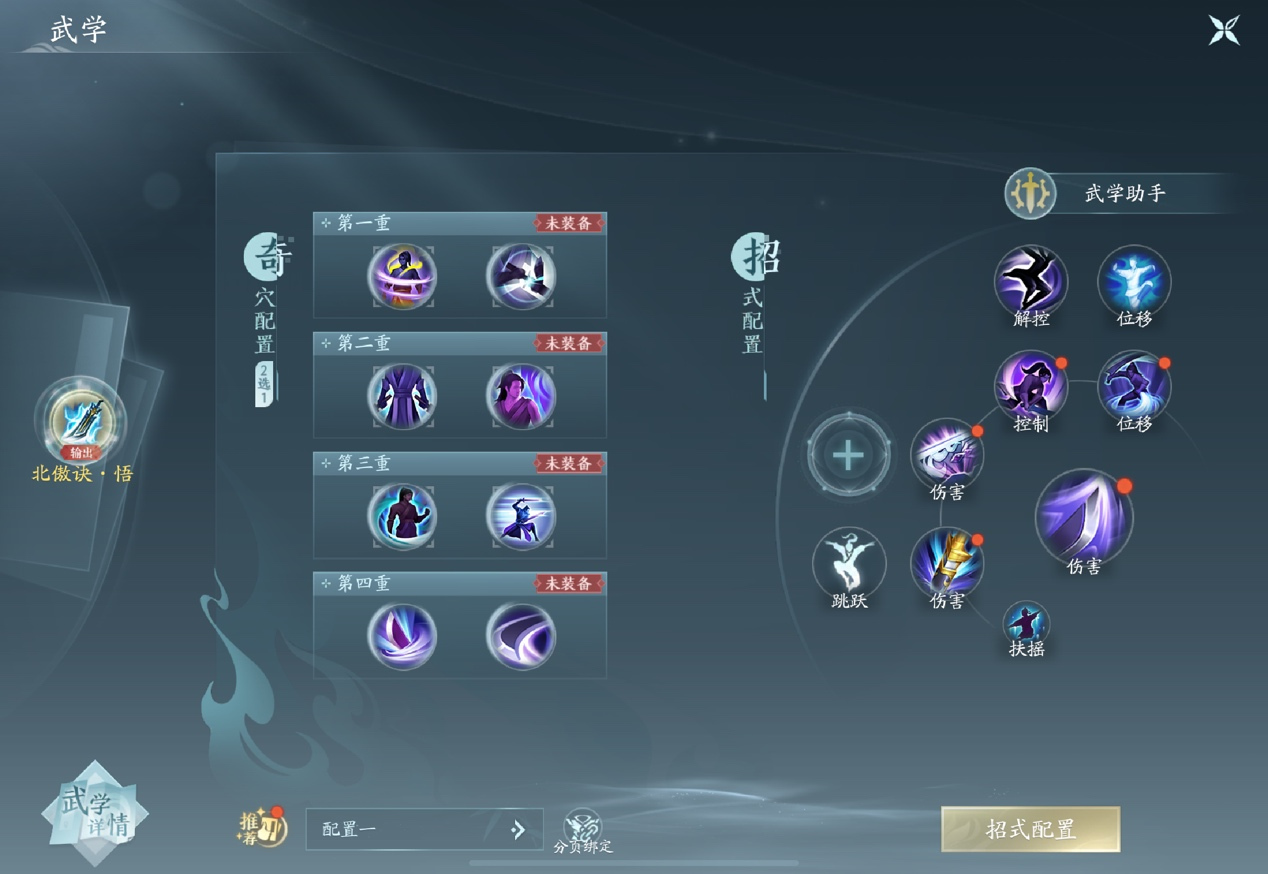Open 武学详情 details
Image resolution: width=1268 pixels, height=874 pixels.
click(x=95, y=813)
